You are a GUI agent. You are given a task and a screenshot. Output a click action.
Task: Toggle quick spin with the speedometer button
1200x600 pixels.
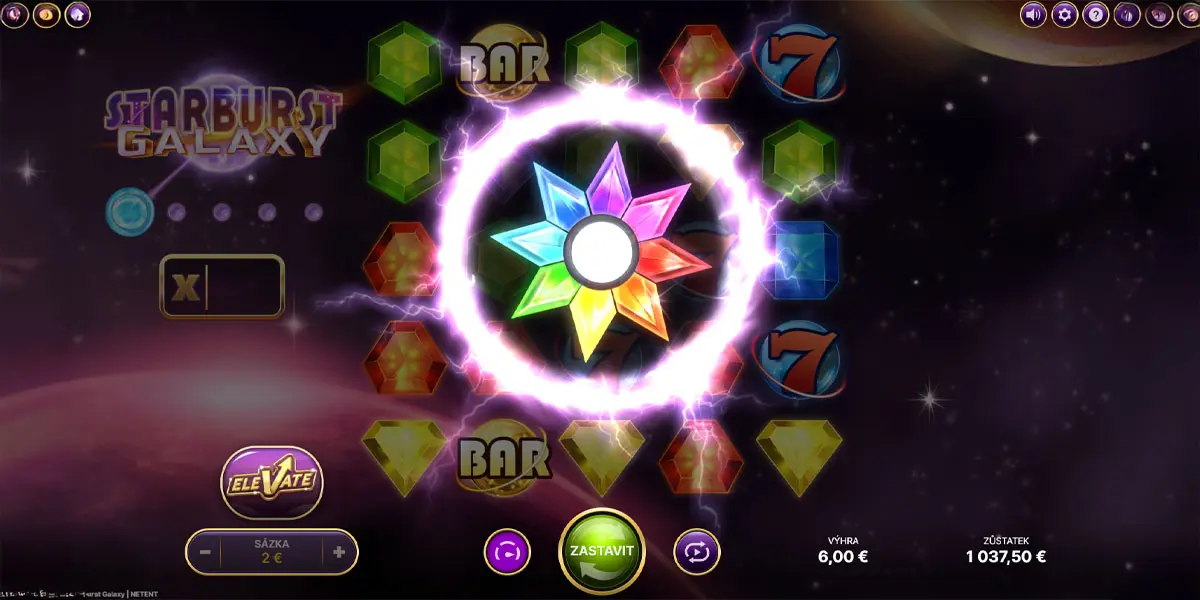click(507, 551)
